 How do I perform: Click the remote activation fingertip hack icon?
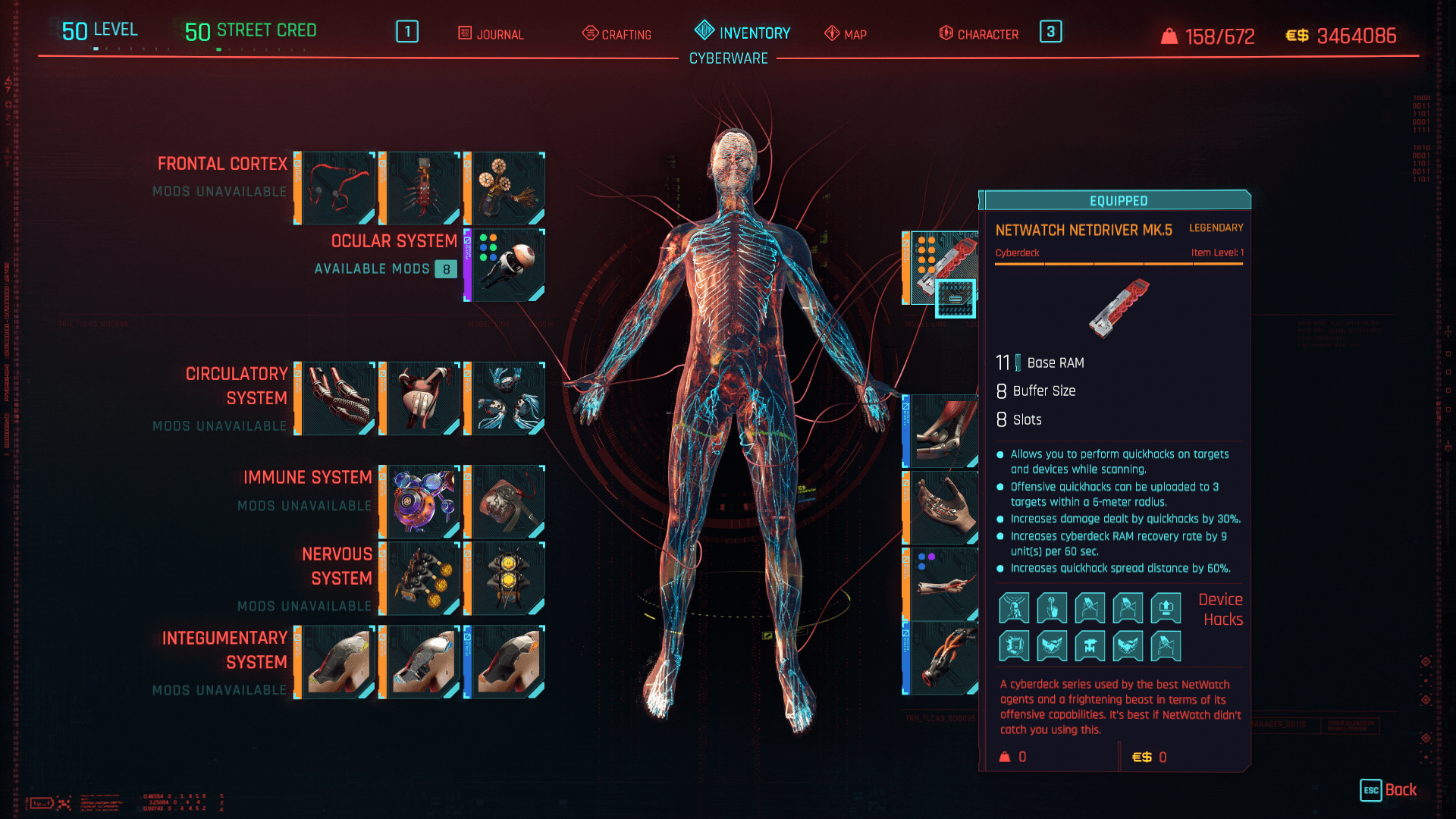1052,607
